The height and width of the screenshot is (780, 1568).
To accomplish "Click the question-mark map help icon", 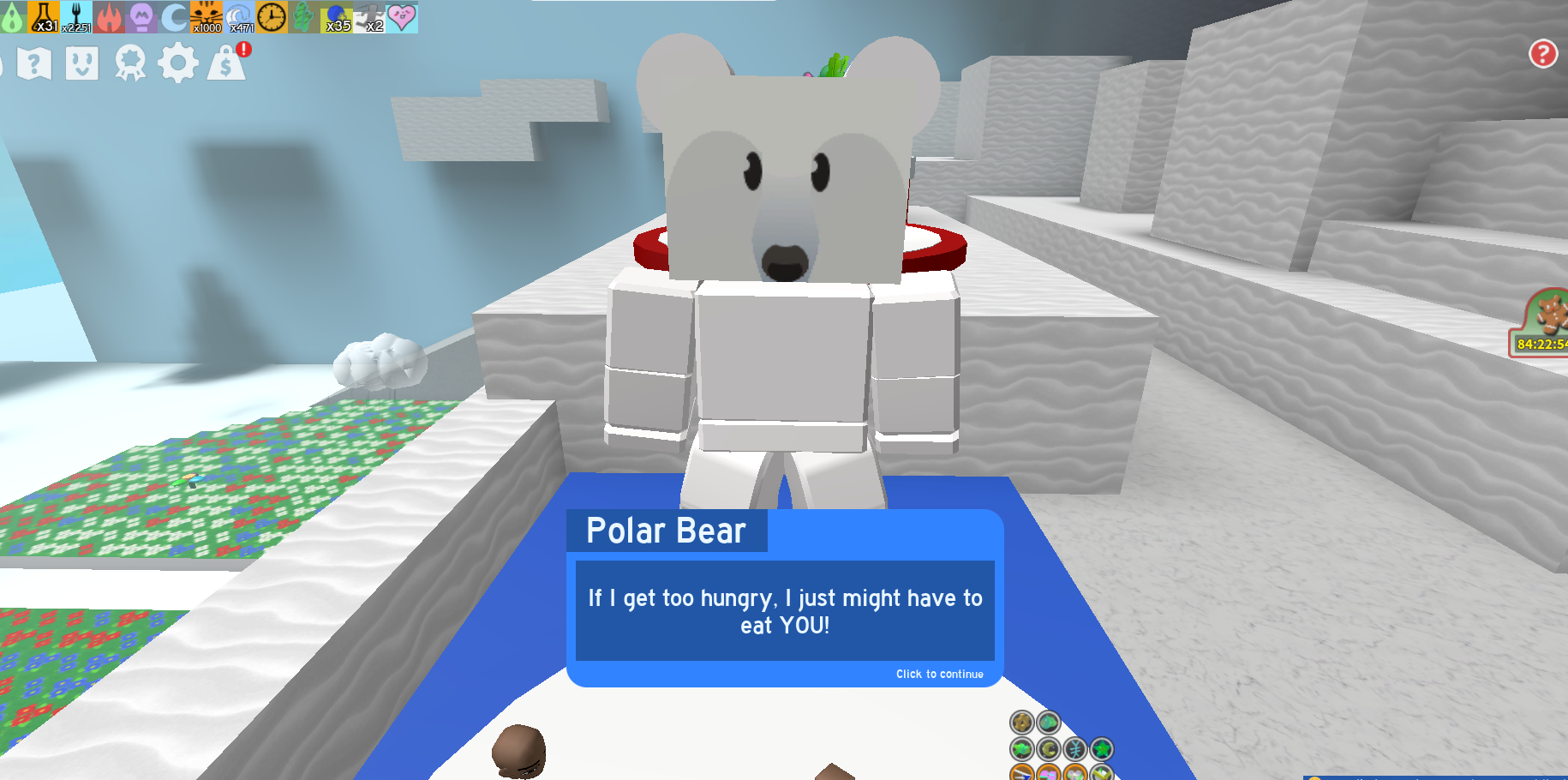I will [34, 63].
